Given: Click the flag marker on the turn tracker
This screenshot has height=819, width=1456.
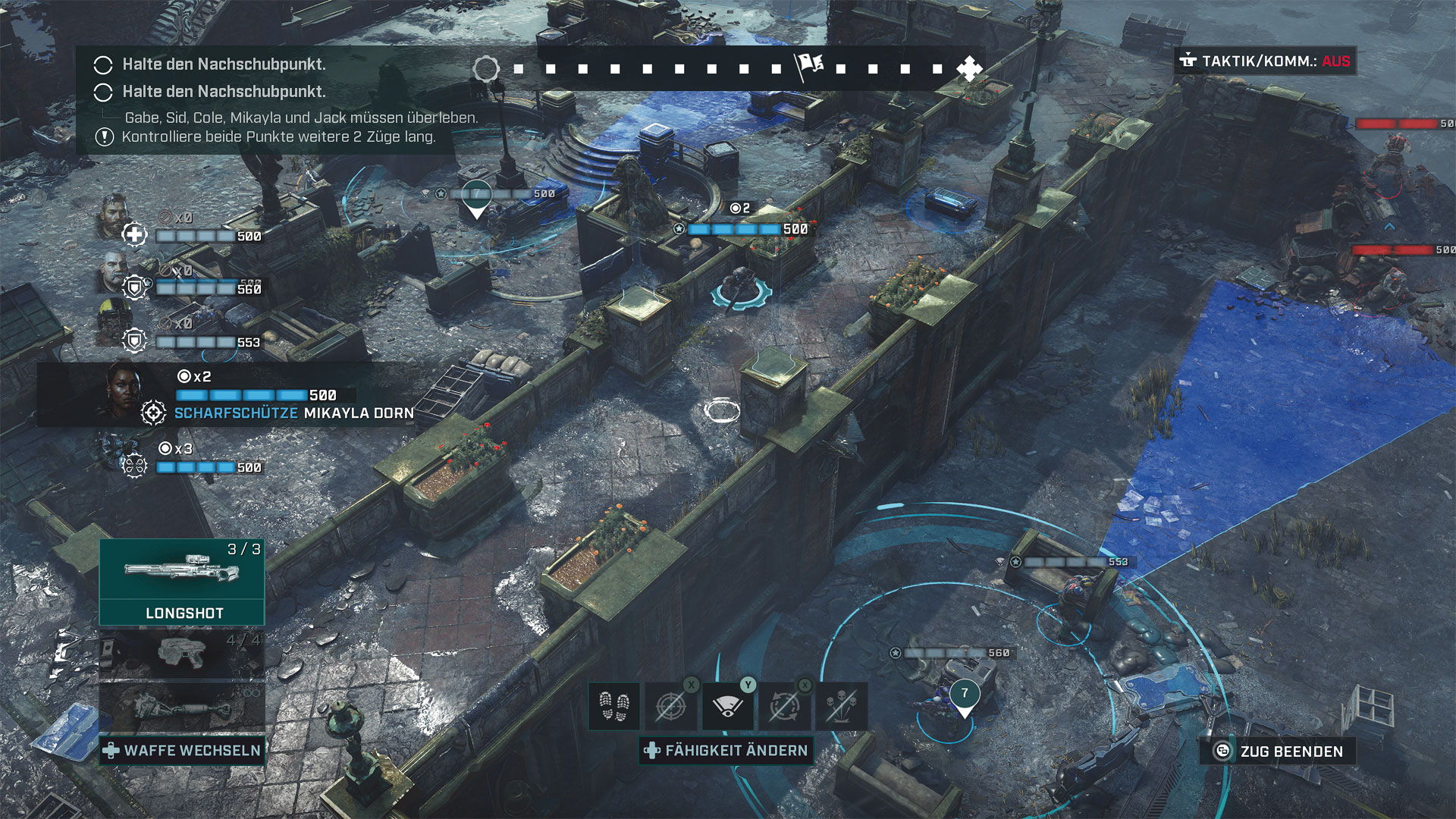Looking at the screenshot, I should pos(809,67).
